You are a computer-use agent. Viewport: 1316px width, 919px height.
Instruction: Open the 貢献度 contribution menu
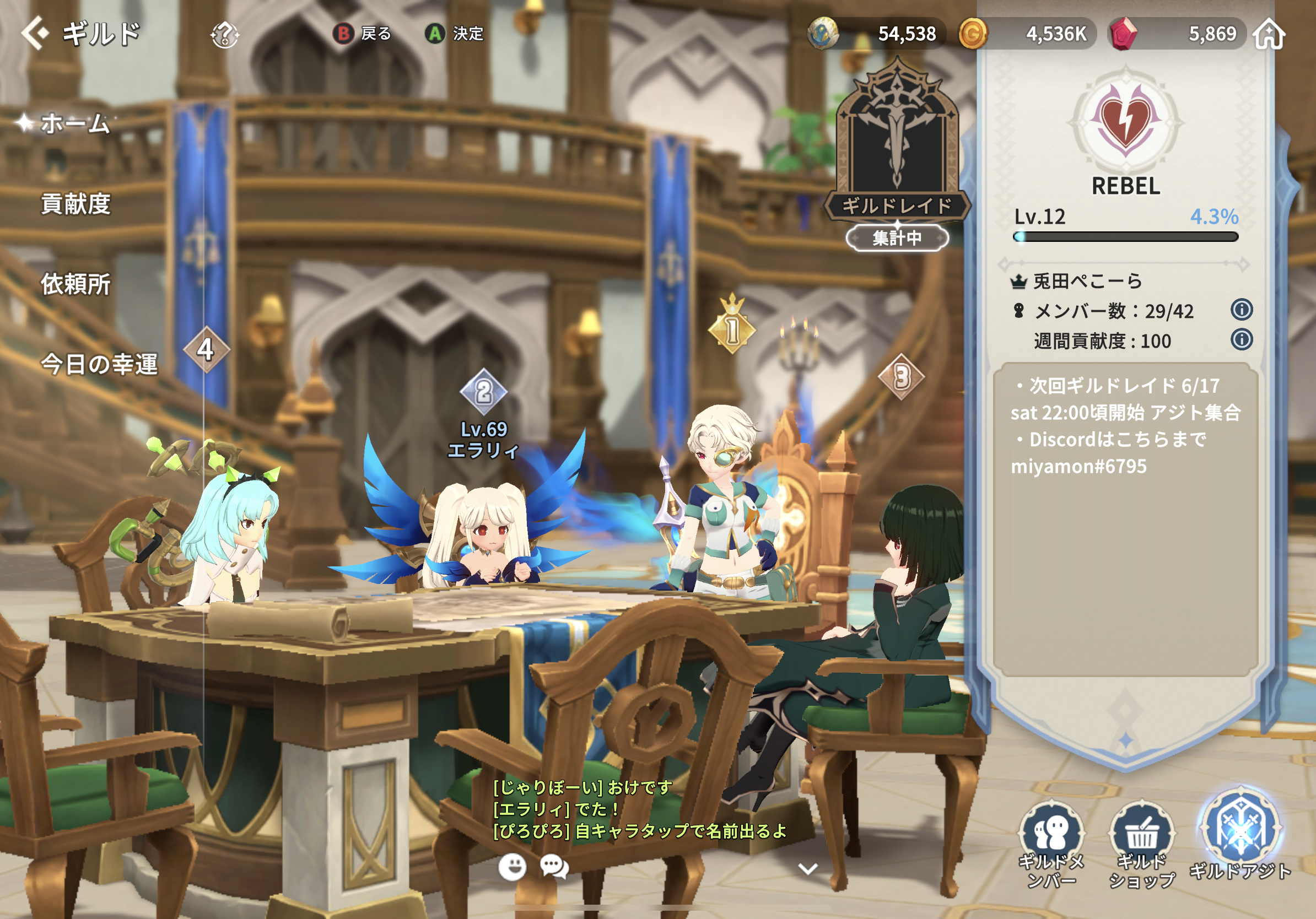pos(75,204)
